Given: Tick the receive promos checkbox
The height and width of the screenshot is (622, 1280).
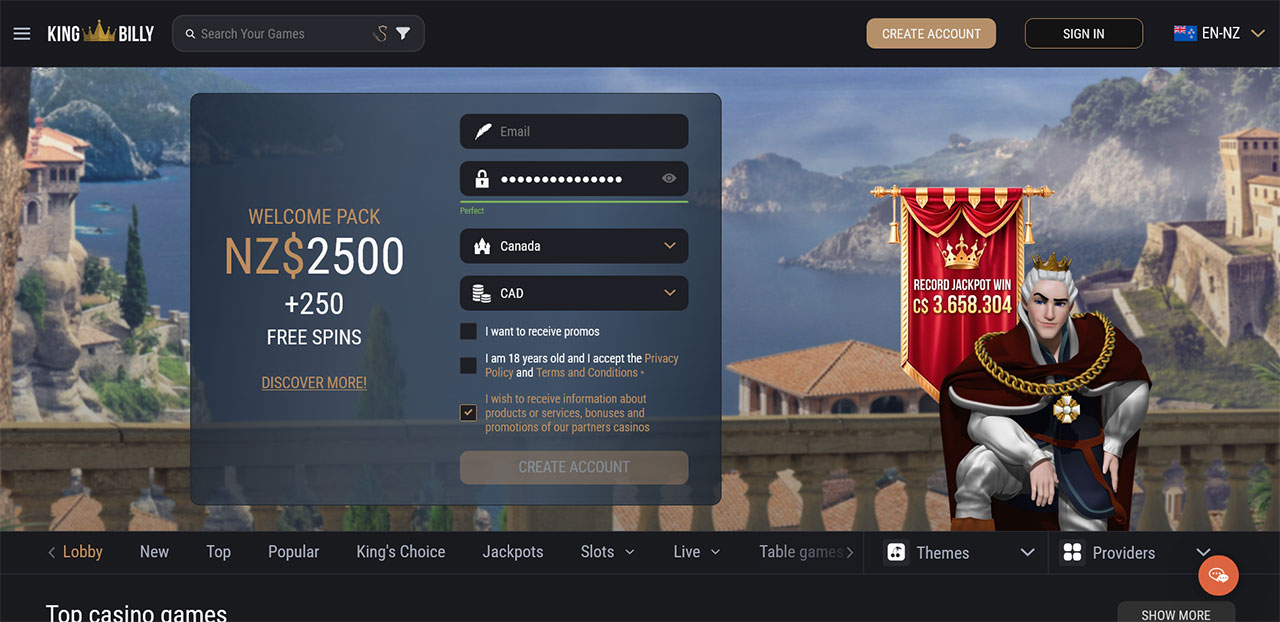Looking at the screenshot, I should (x=468, y=331).
